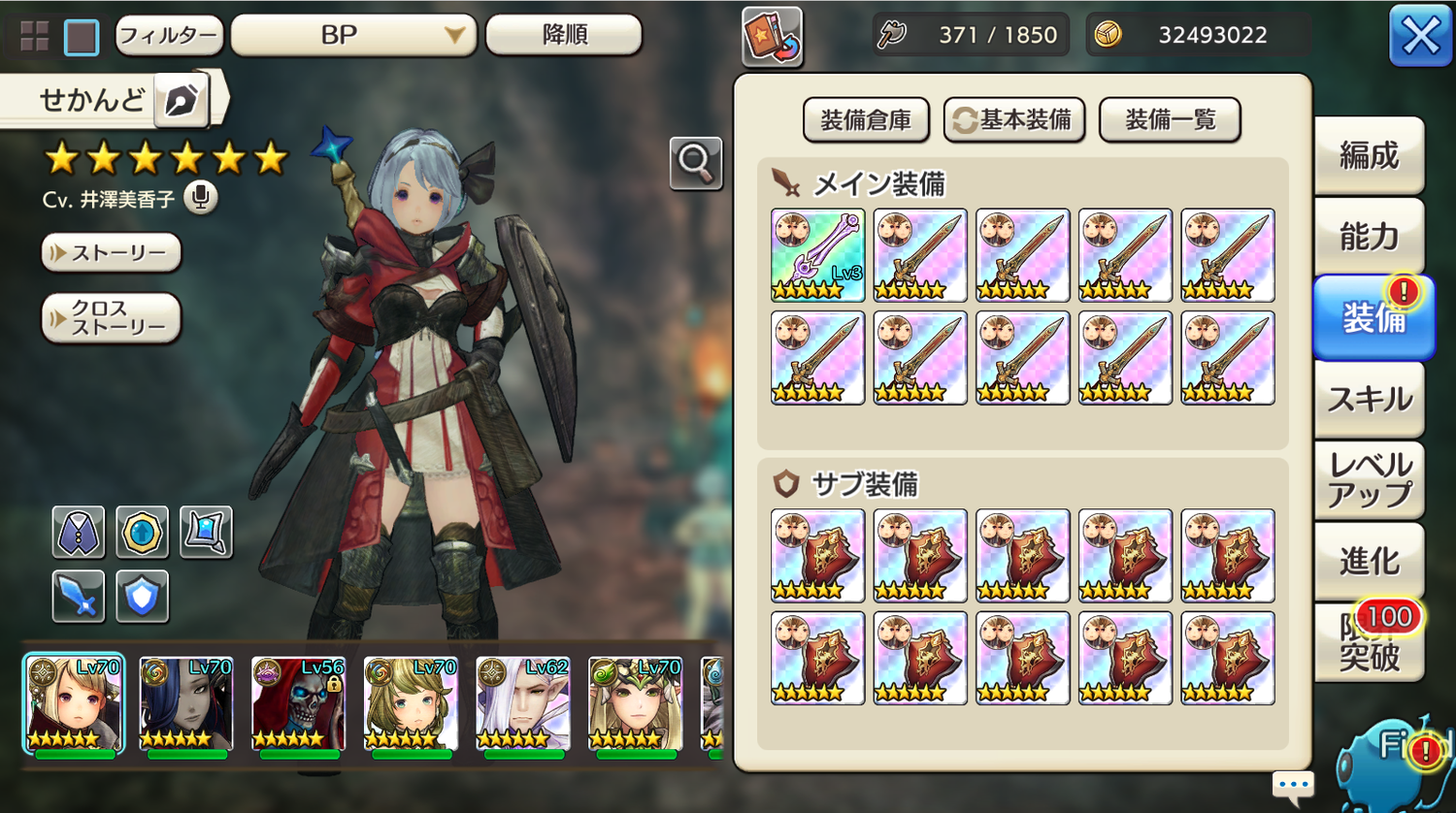The width and height of the screenshot is (1456, 813).
Task: Open the chat bubble icon
Action: [1293, 784]
